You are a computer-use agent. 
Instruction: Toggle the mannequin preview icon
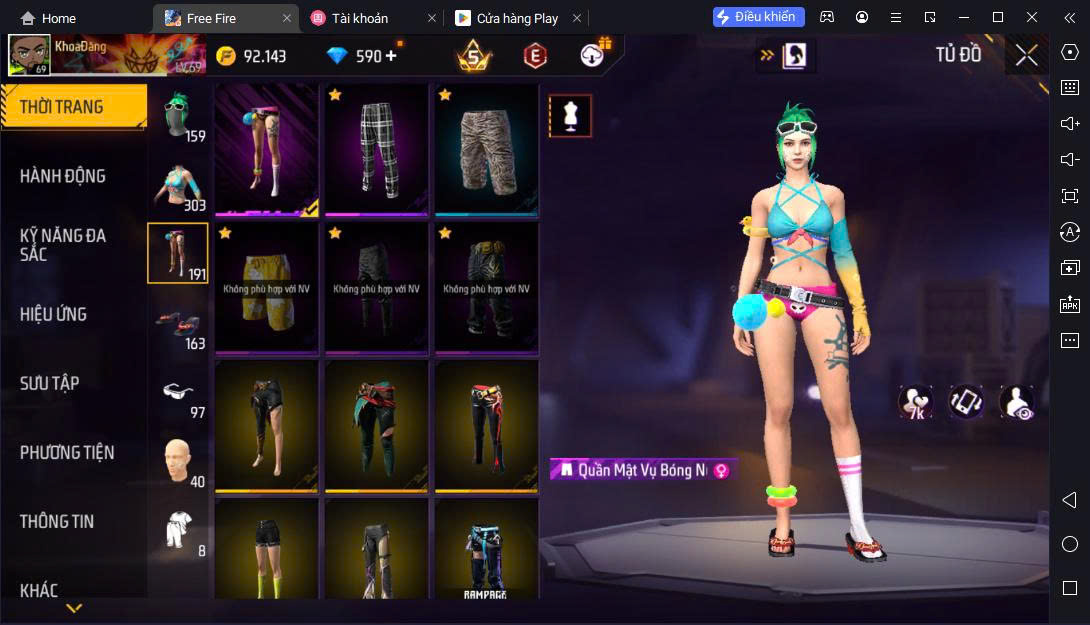coord(570,116)
